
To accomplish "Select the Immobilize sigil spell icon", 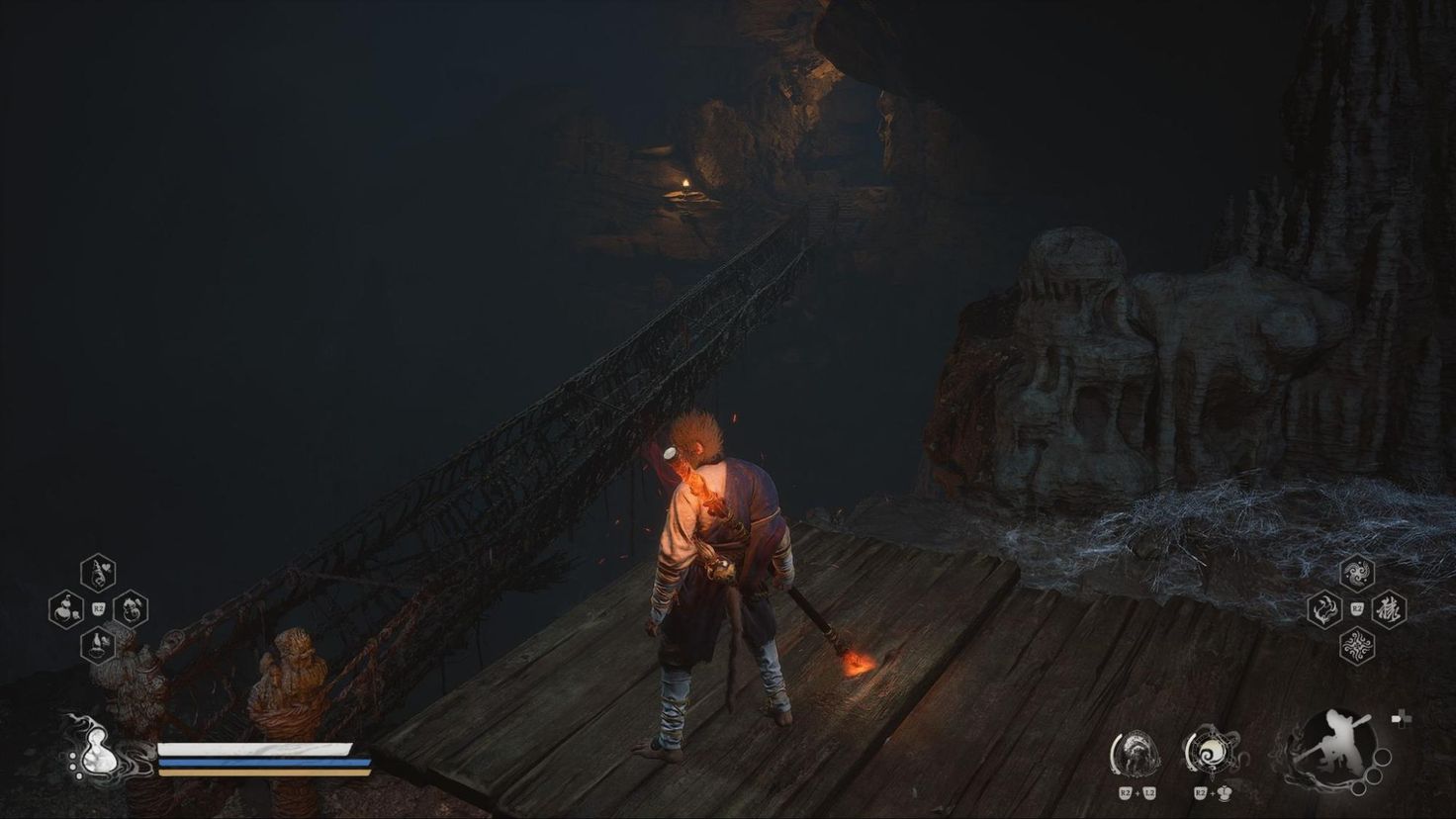I will tap(1357, 644).
